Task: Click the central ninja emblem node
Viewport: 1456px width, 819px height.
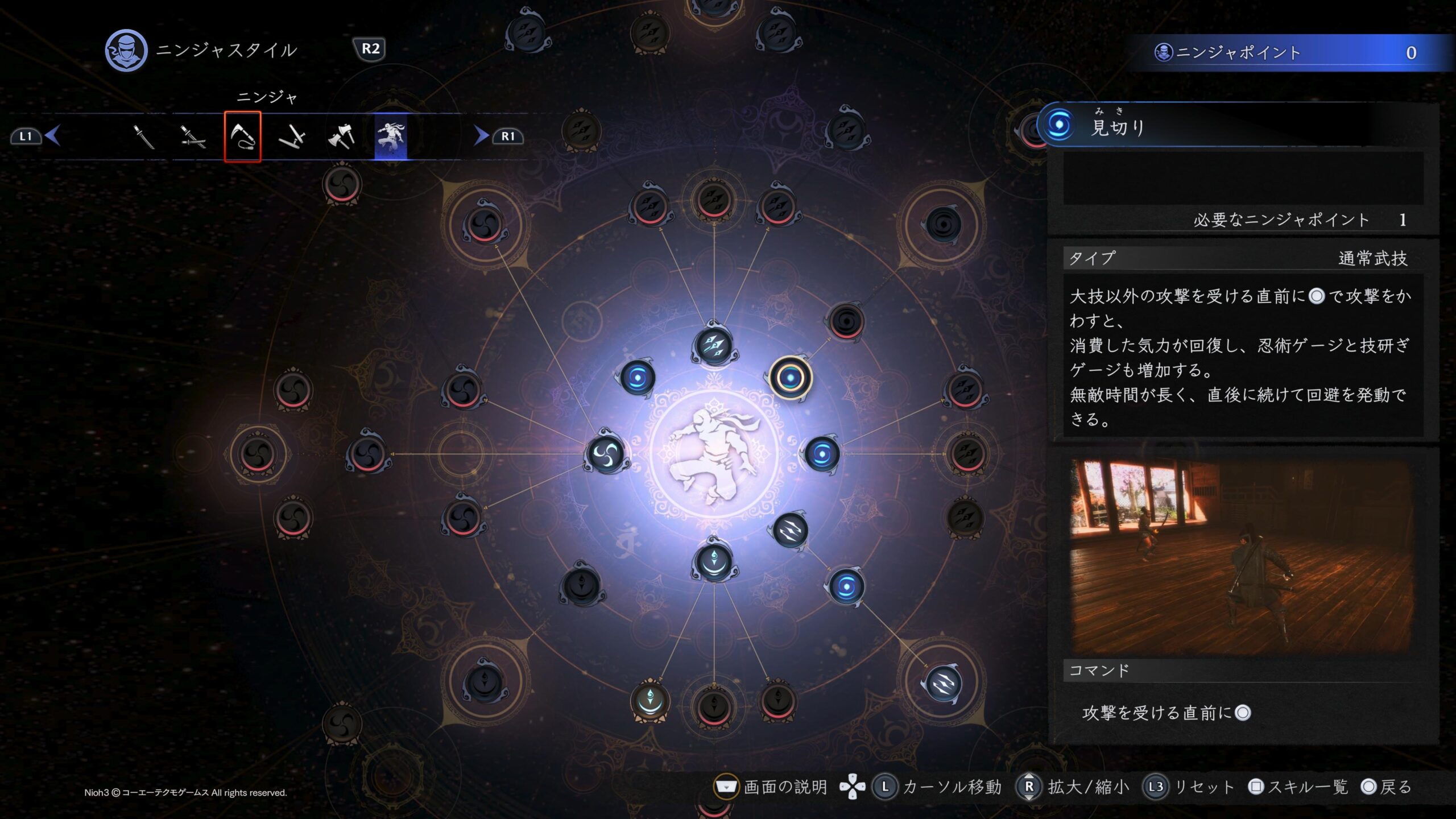Action: (714, 453)
